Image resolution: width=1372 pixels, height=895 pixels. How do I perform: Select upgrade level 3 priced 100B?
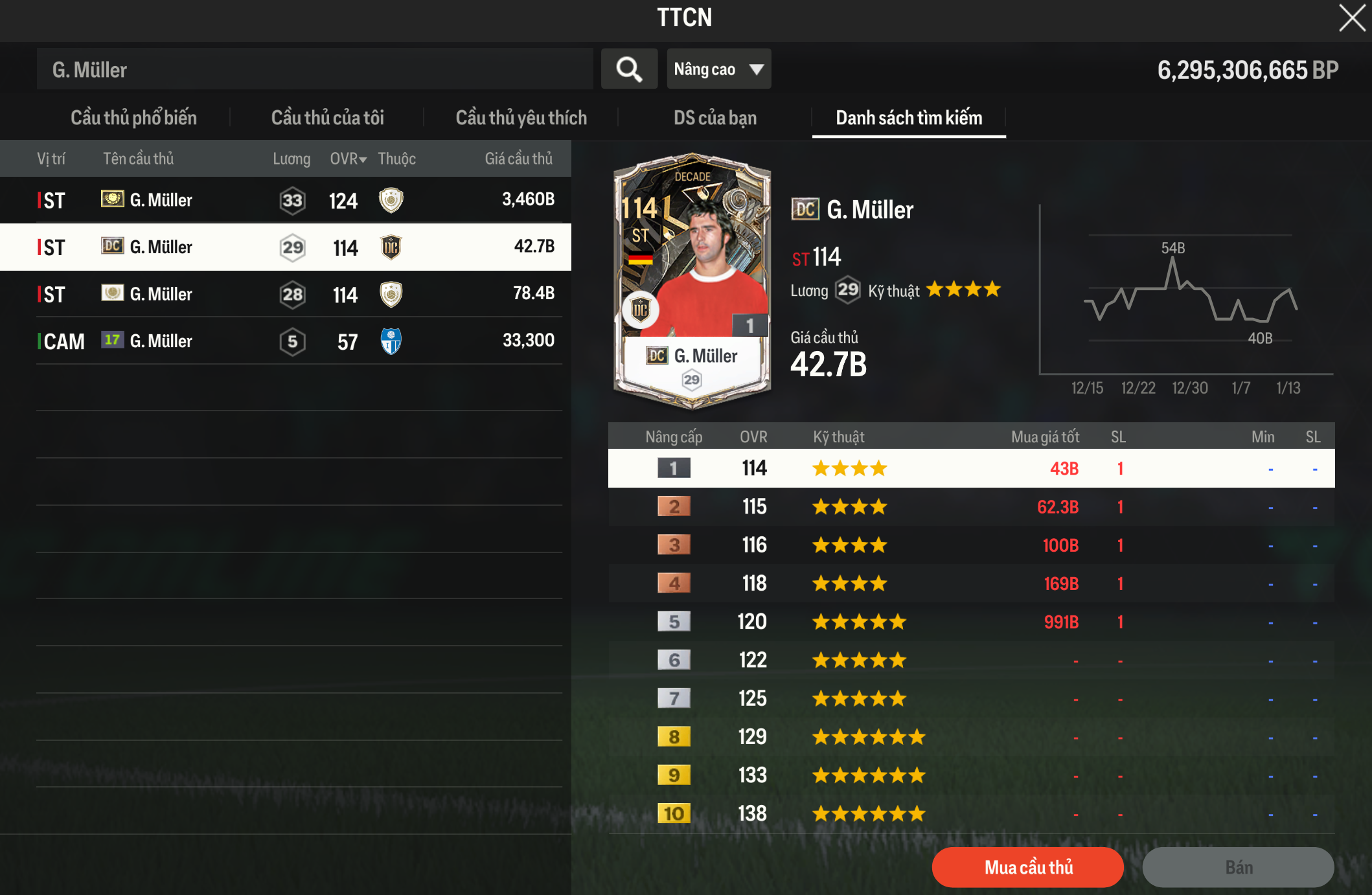point(970,545)
